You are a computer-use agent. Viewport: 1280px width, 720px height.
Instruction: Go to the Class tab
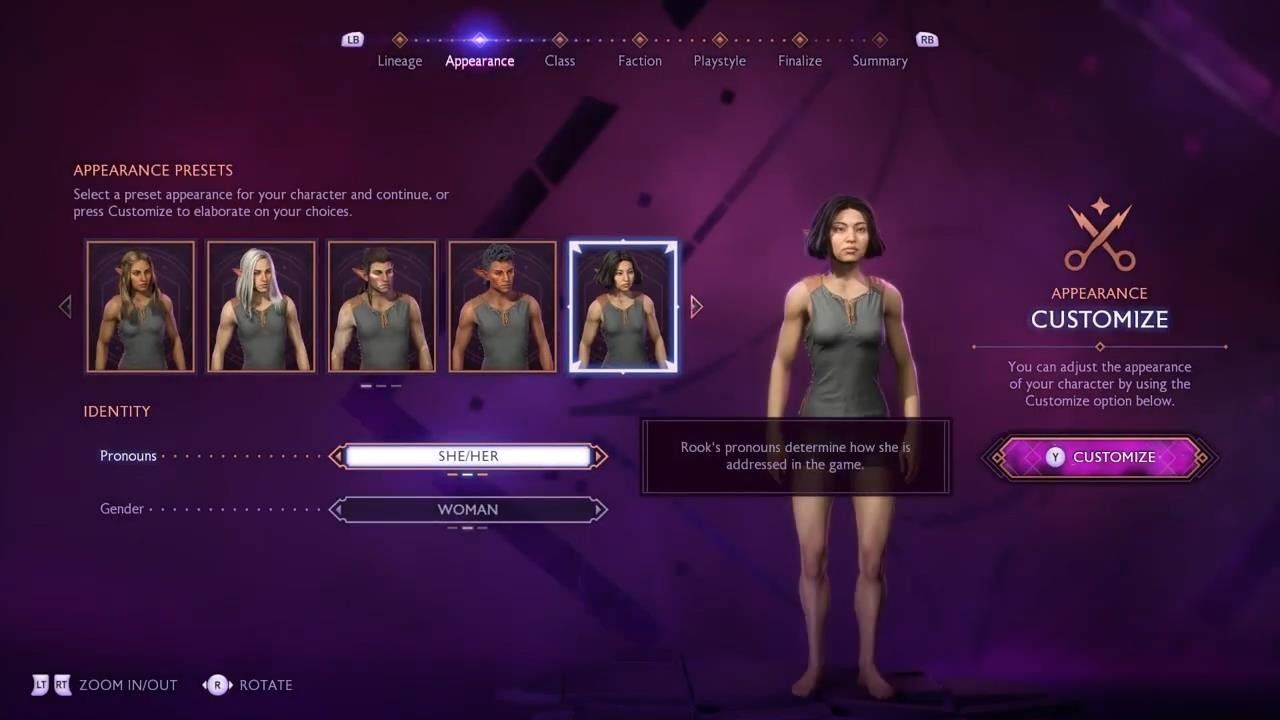tap(560, 60)
